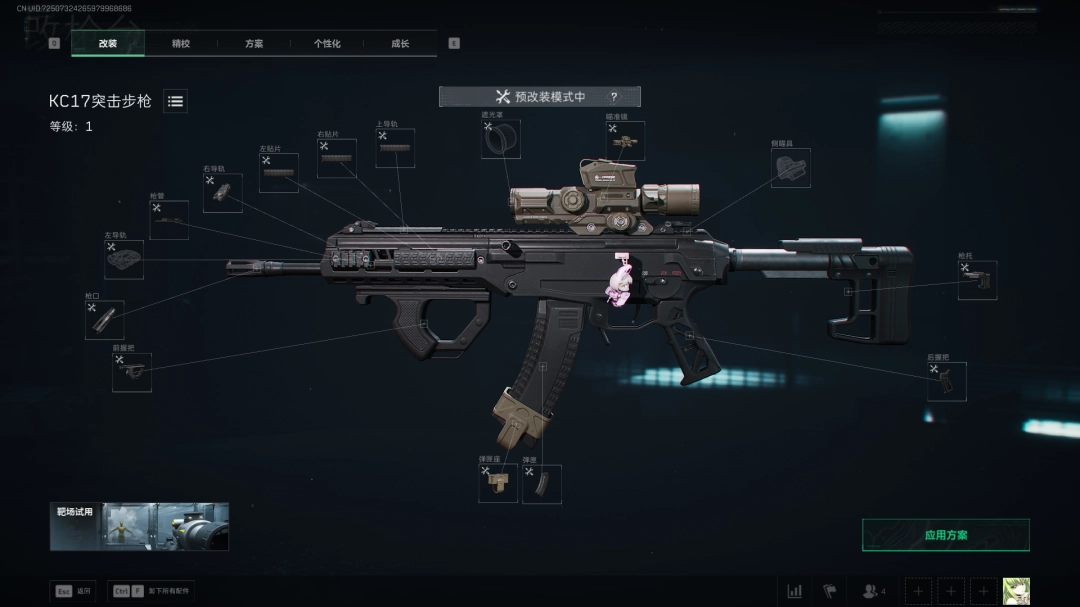Select the 个性化 tab

tap(327, 44)
